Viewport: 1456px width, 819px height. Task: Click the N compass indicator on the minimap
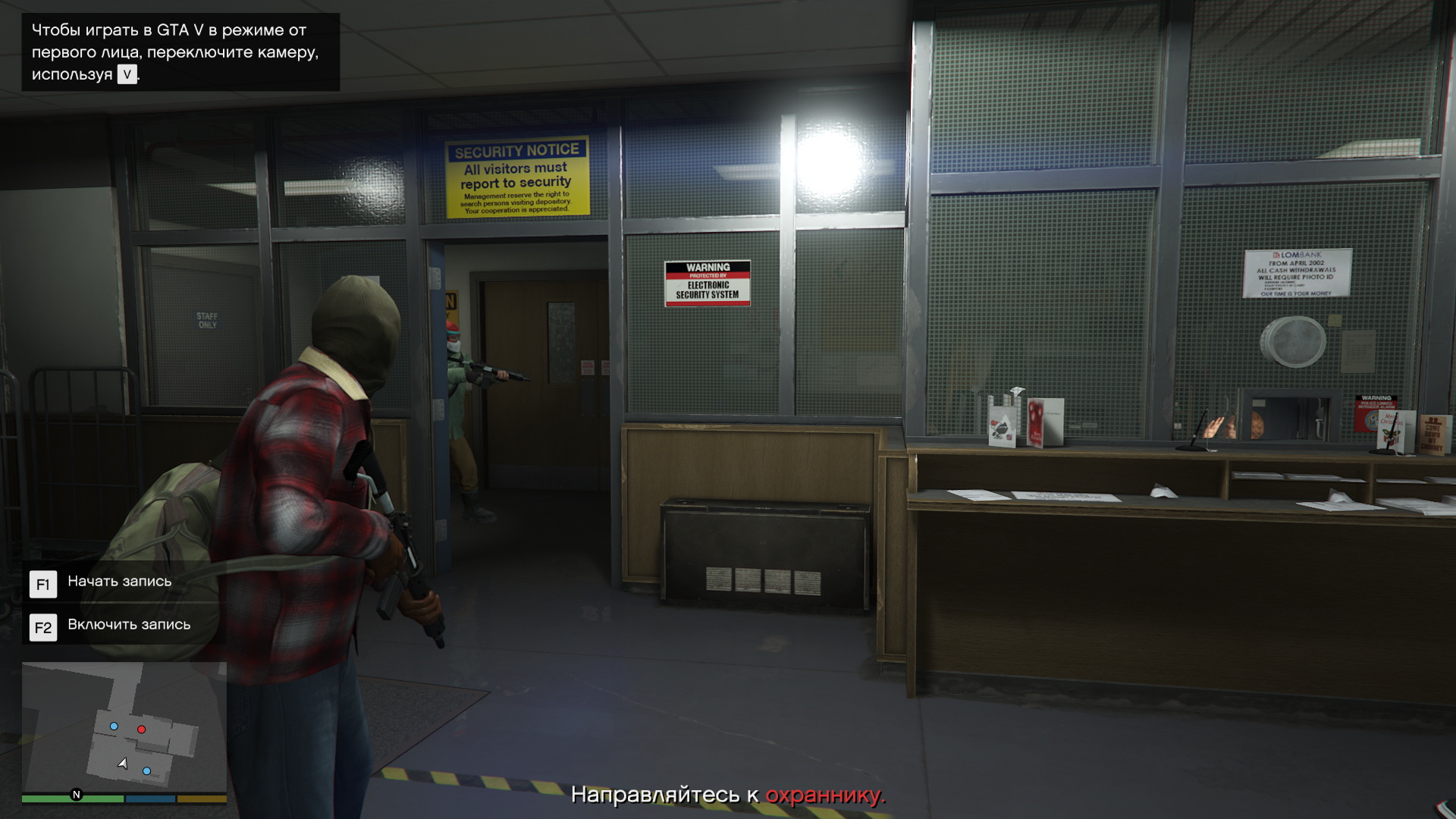coord(75,795)
